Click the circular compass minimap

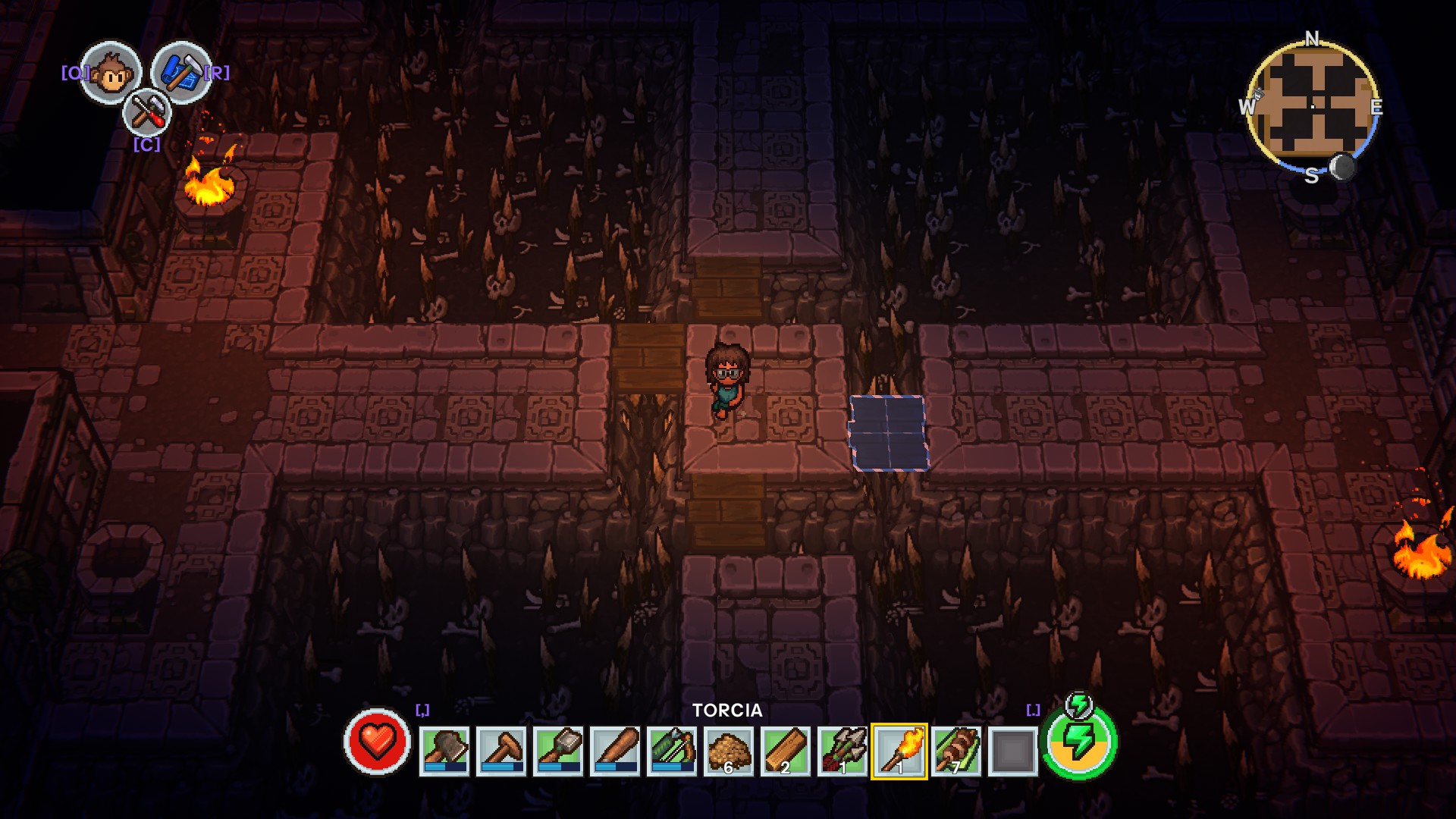coord(1312,105)
